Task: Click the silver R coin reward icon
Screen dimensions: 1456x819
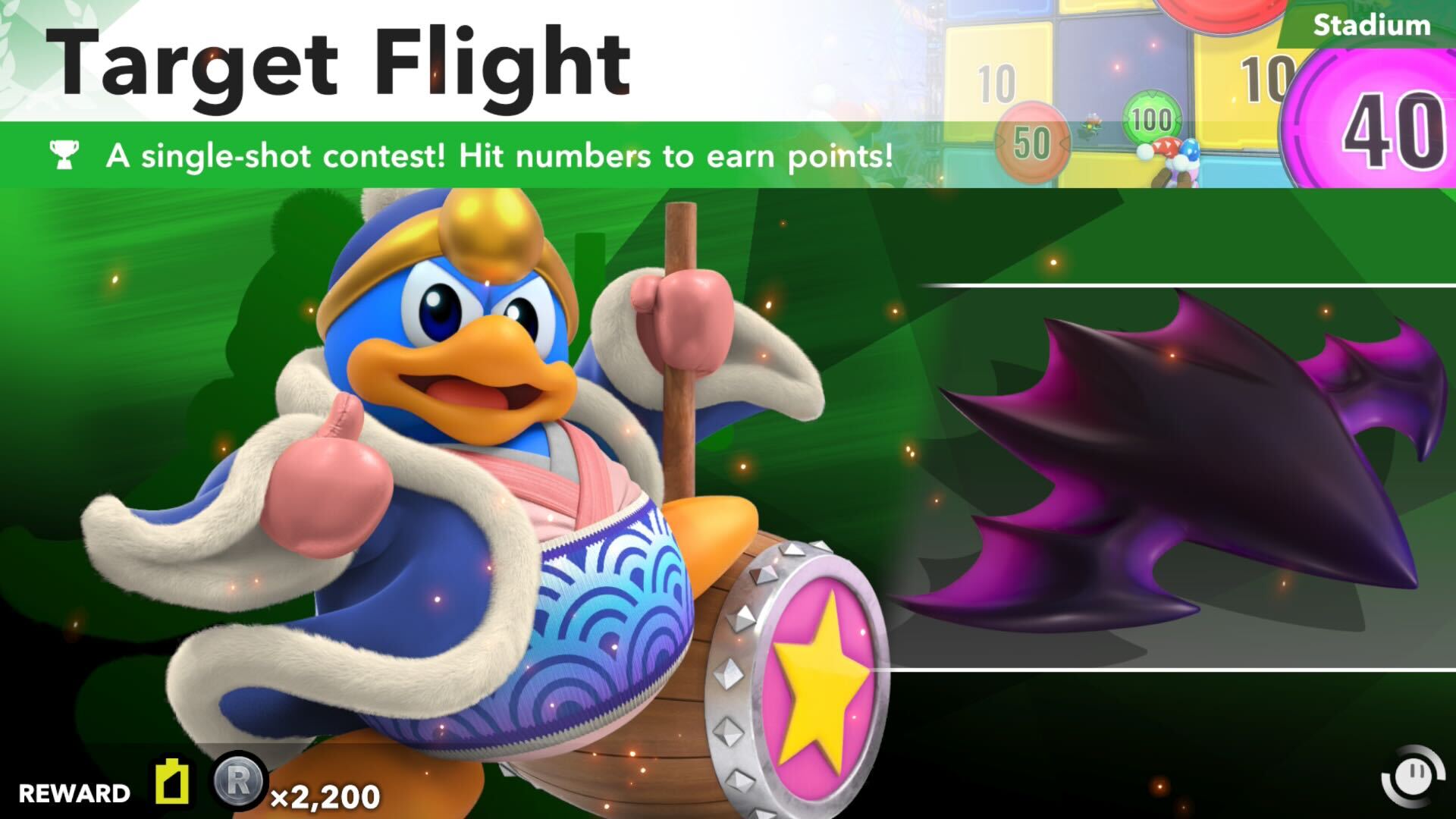Action: point(238,781)
